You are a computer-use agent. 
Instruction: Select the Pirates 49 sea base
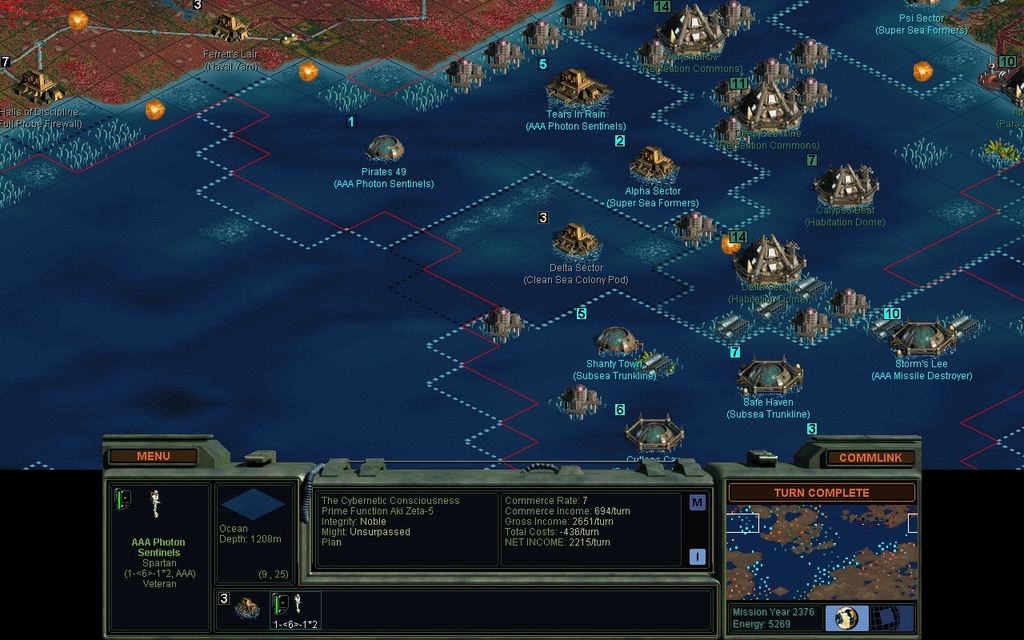click(385, 149)
